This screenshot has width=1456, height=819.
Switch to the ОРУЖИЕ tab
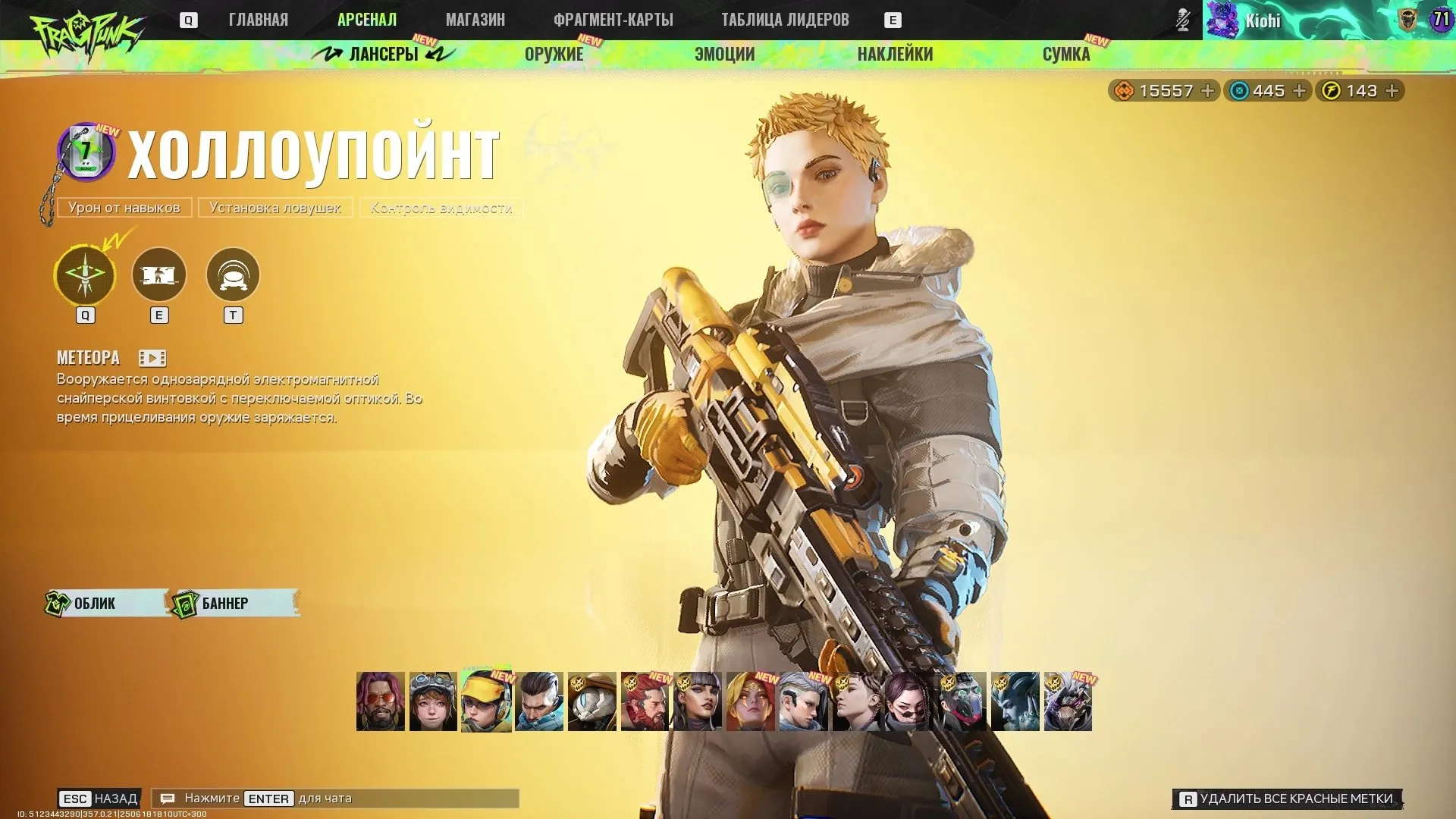click(554, 54)
